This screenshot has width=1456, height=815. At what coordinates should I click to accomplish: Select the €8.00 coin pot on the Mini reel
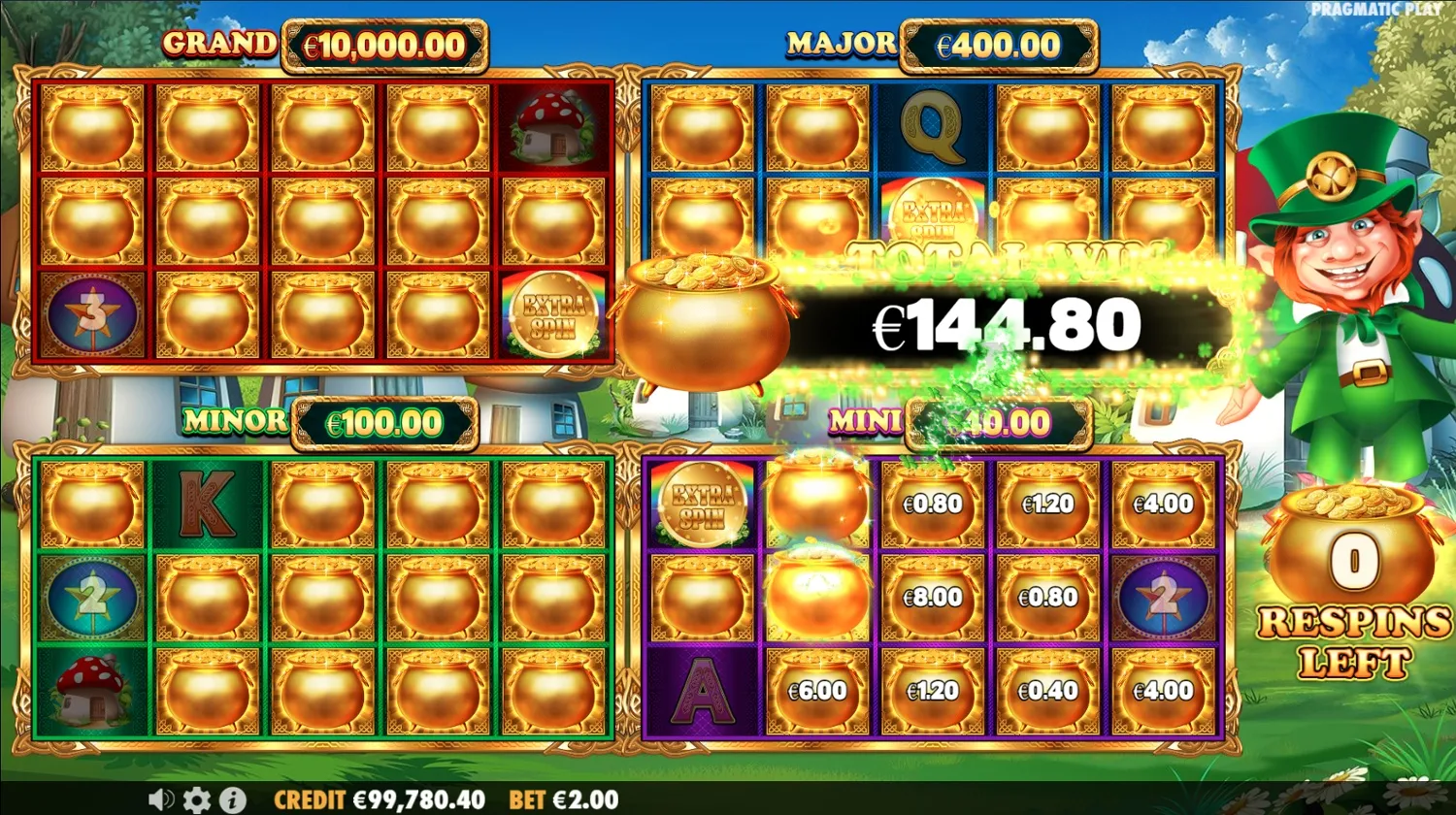click(x=932, y=598)
